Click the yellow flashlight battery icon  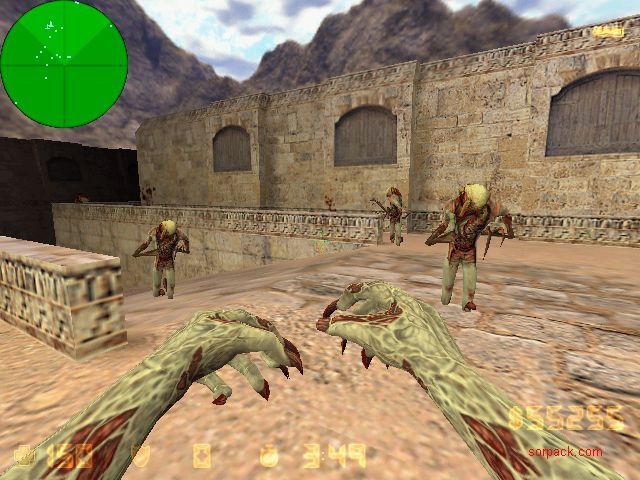tap(604, 32)
